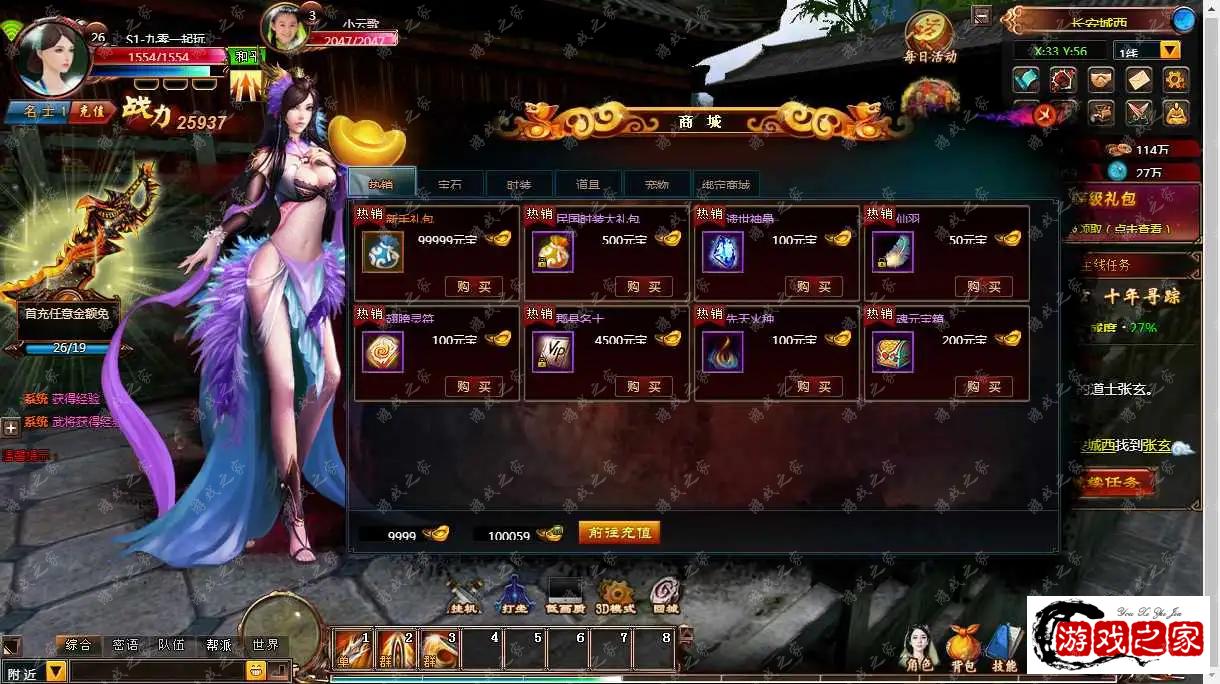
Task: Switch to the 宝石 gems tab
Action: [450, 184]
